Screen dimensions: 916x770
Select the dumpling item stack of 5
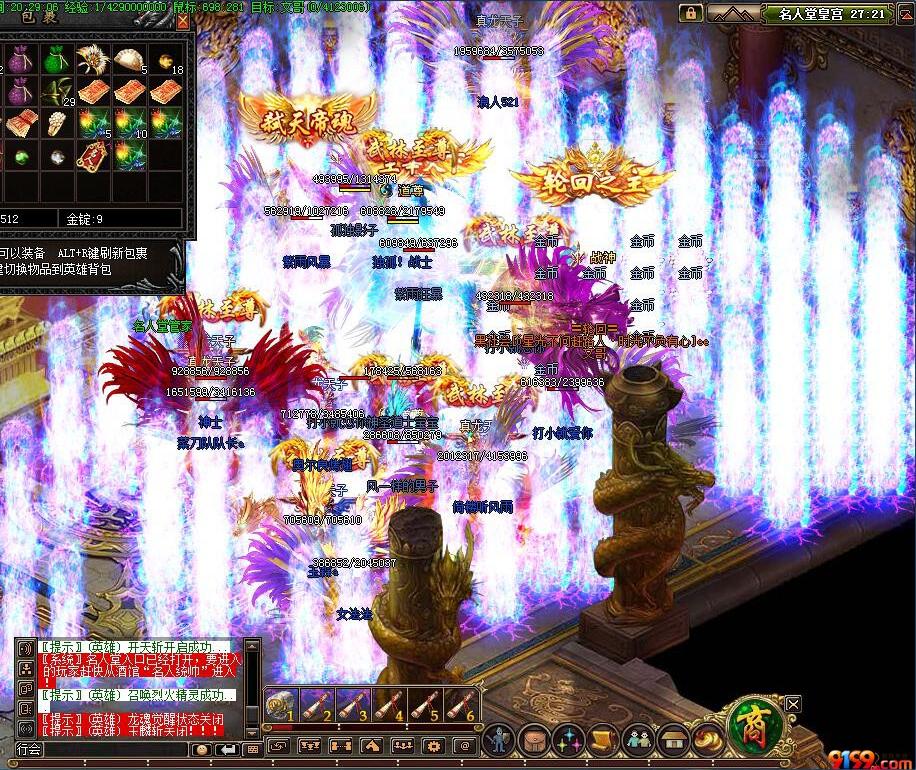tap(129, 59)
